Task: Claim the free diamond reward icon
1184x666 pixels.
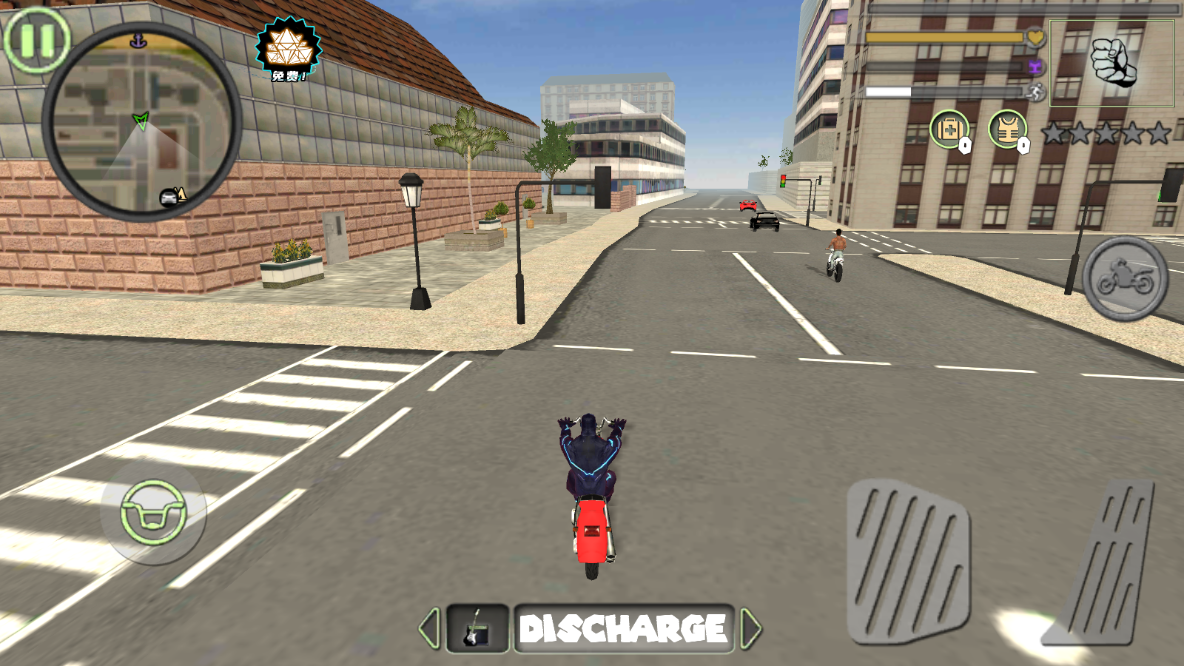Action: pyautogui.click(x=288, y=47)
